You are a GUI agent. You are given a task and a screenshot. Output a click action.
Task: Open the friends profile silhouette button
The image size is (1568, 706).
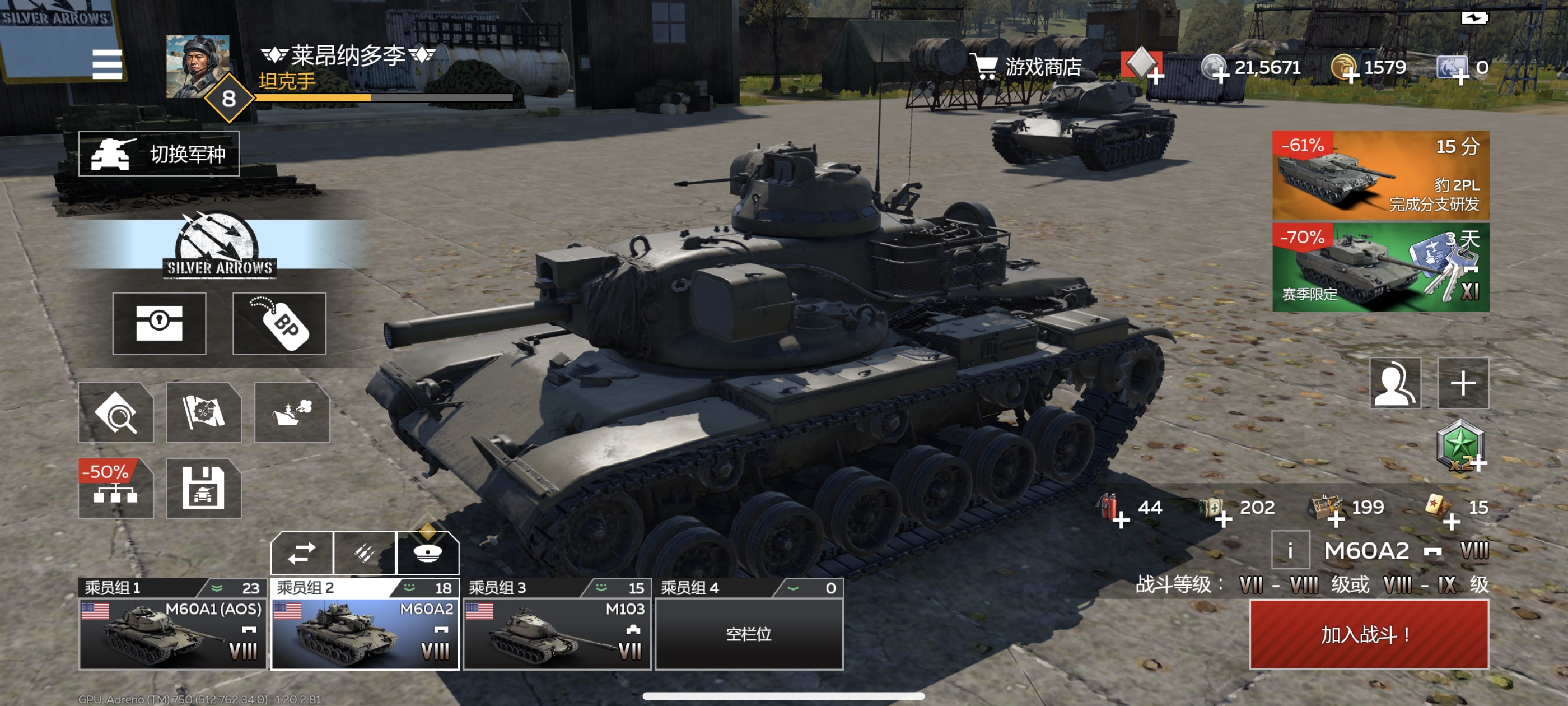point(1395,383)
